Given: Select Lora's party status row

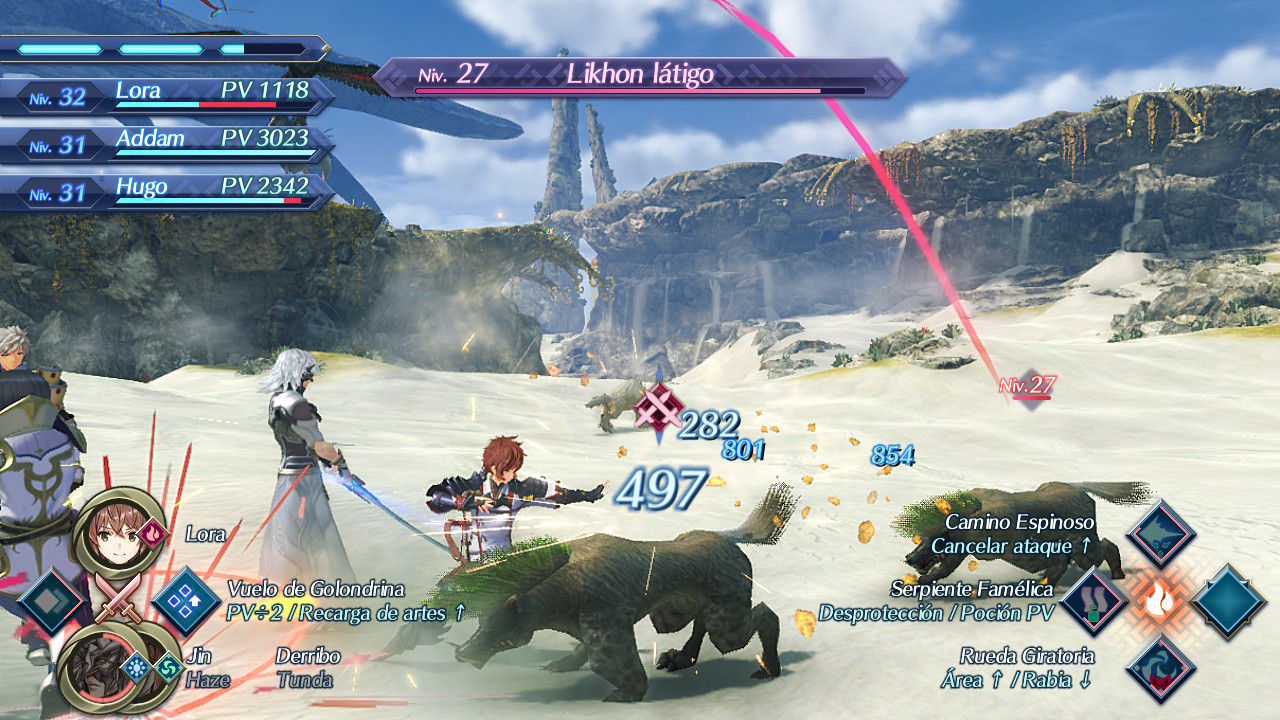Looking at the screenshot, I should click(165, 95).
